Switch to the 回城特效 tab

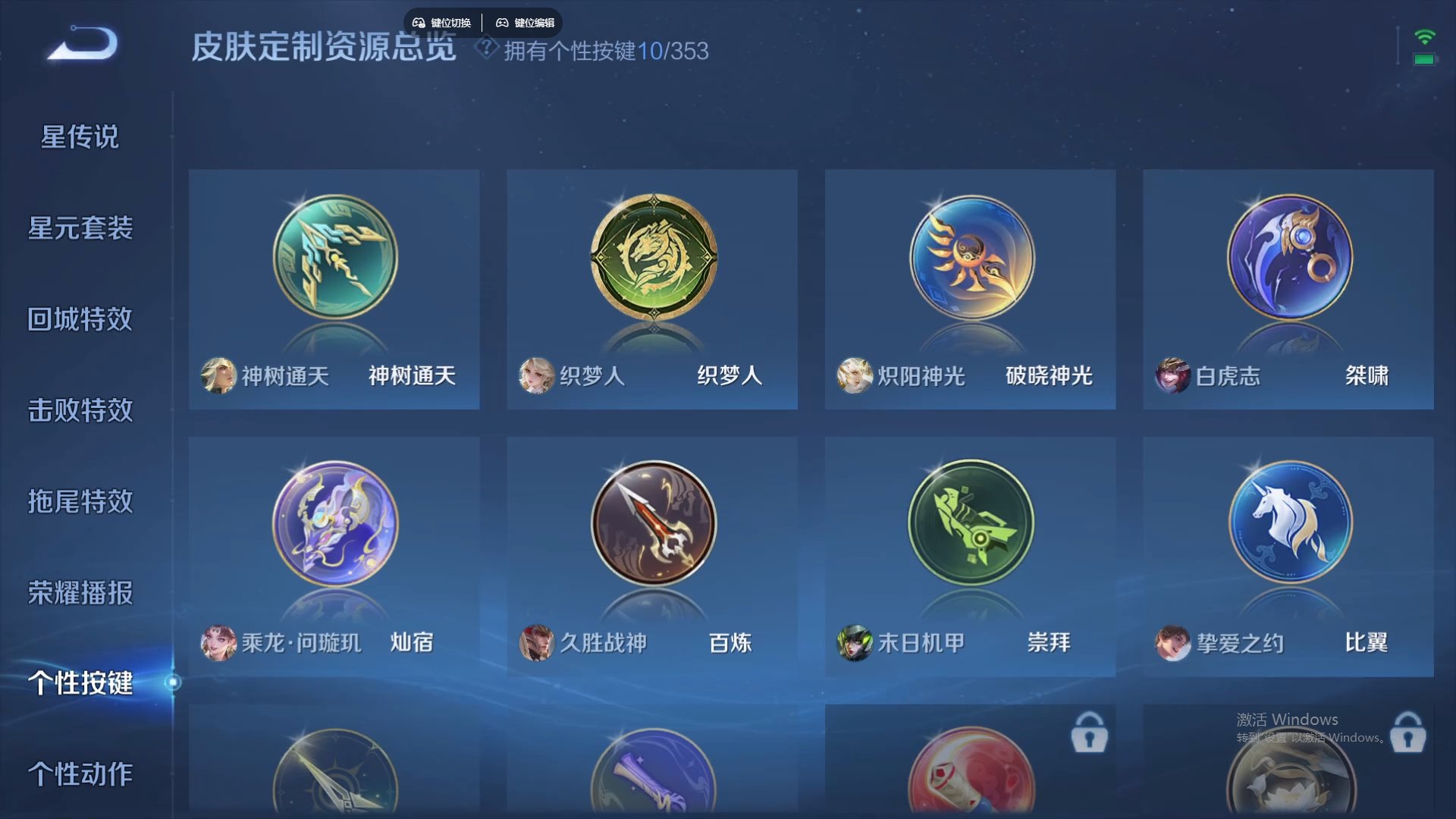coord(79,319)
